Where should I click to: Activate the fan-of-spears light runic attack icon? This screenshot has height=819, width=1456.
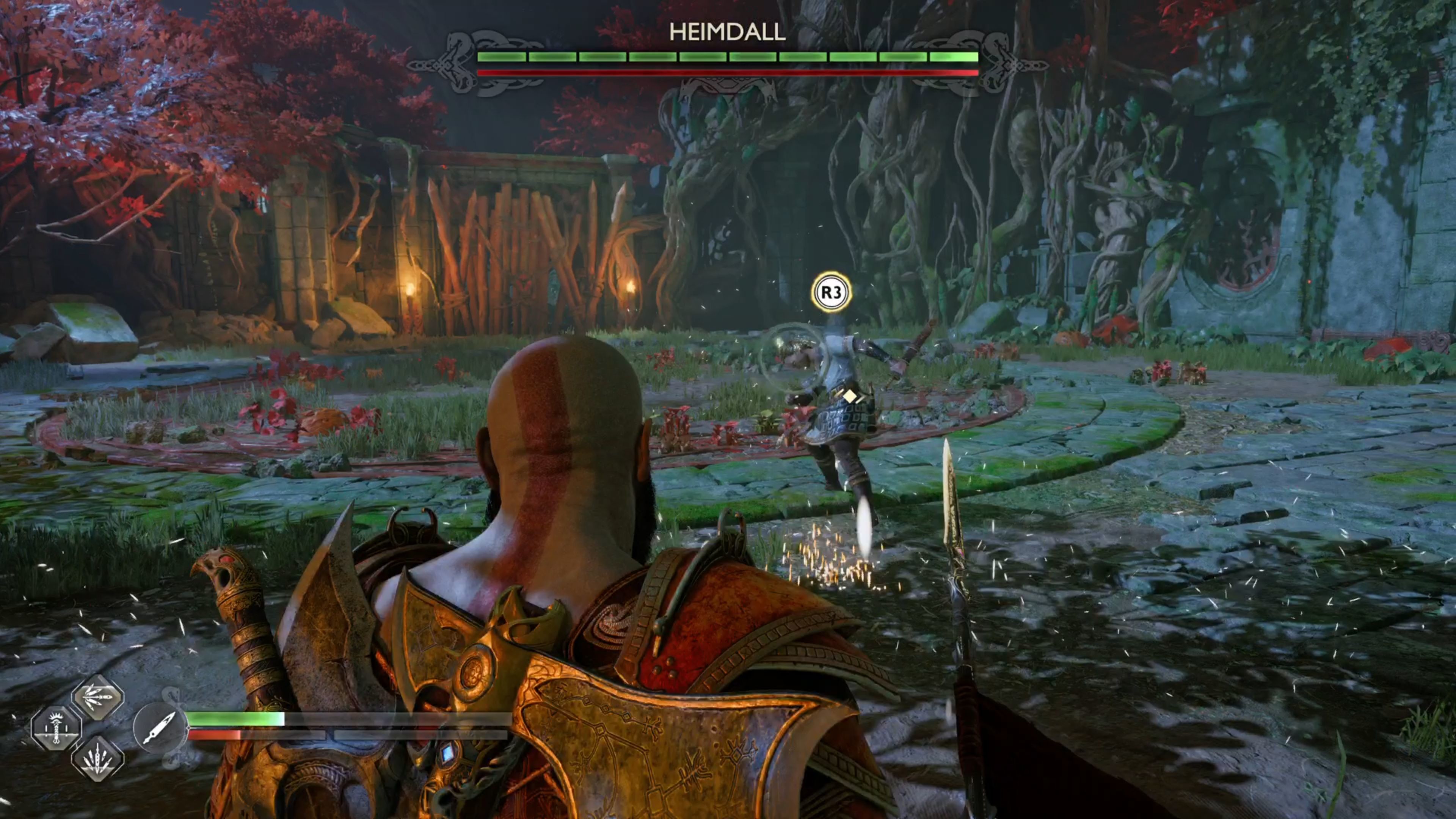[99, 698]
